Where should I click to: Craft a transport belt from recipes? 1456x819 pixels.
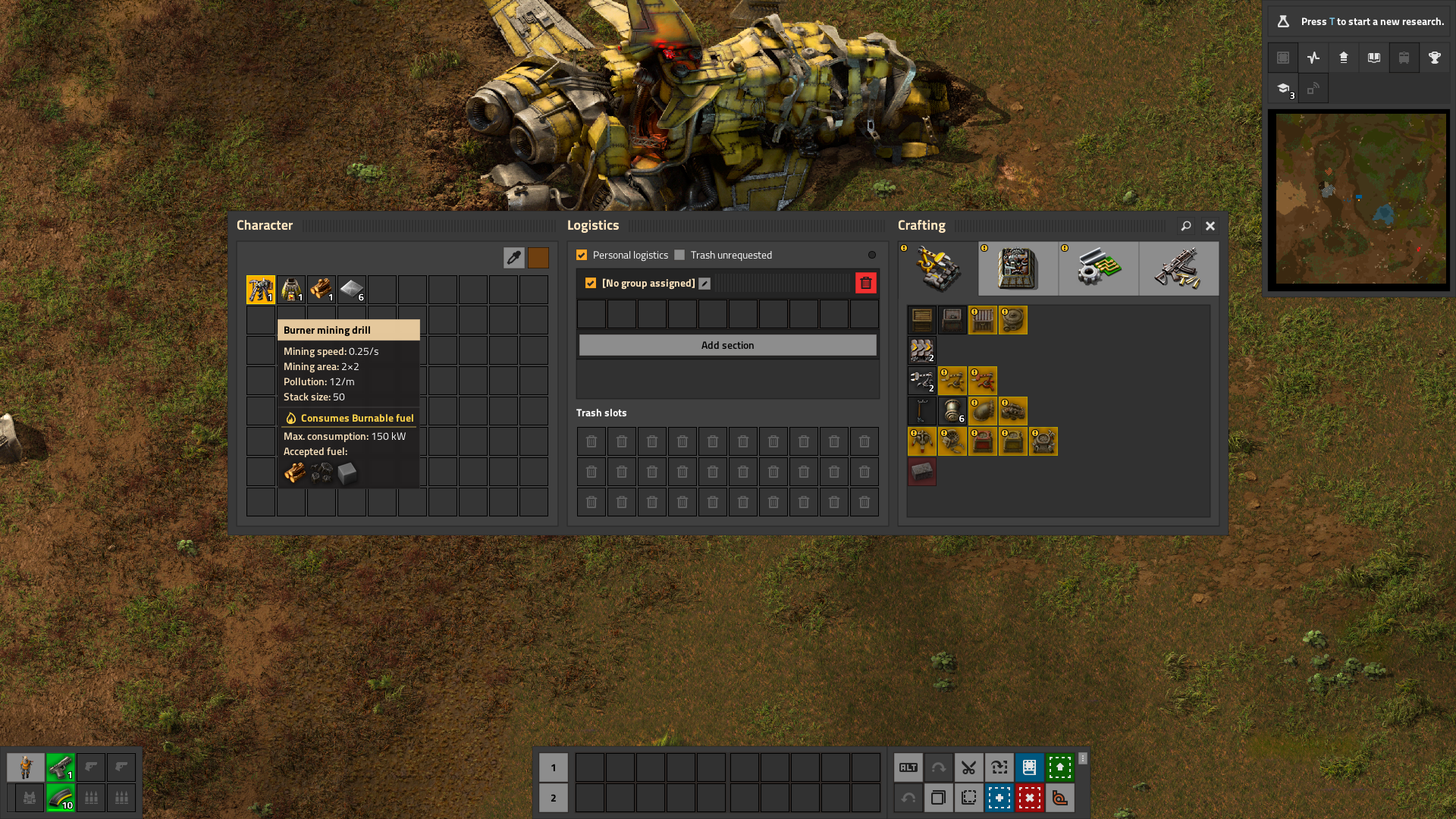click(921, 350)
